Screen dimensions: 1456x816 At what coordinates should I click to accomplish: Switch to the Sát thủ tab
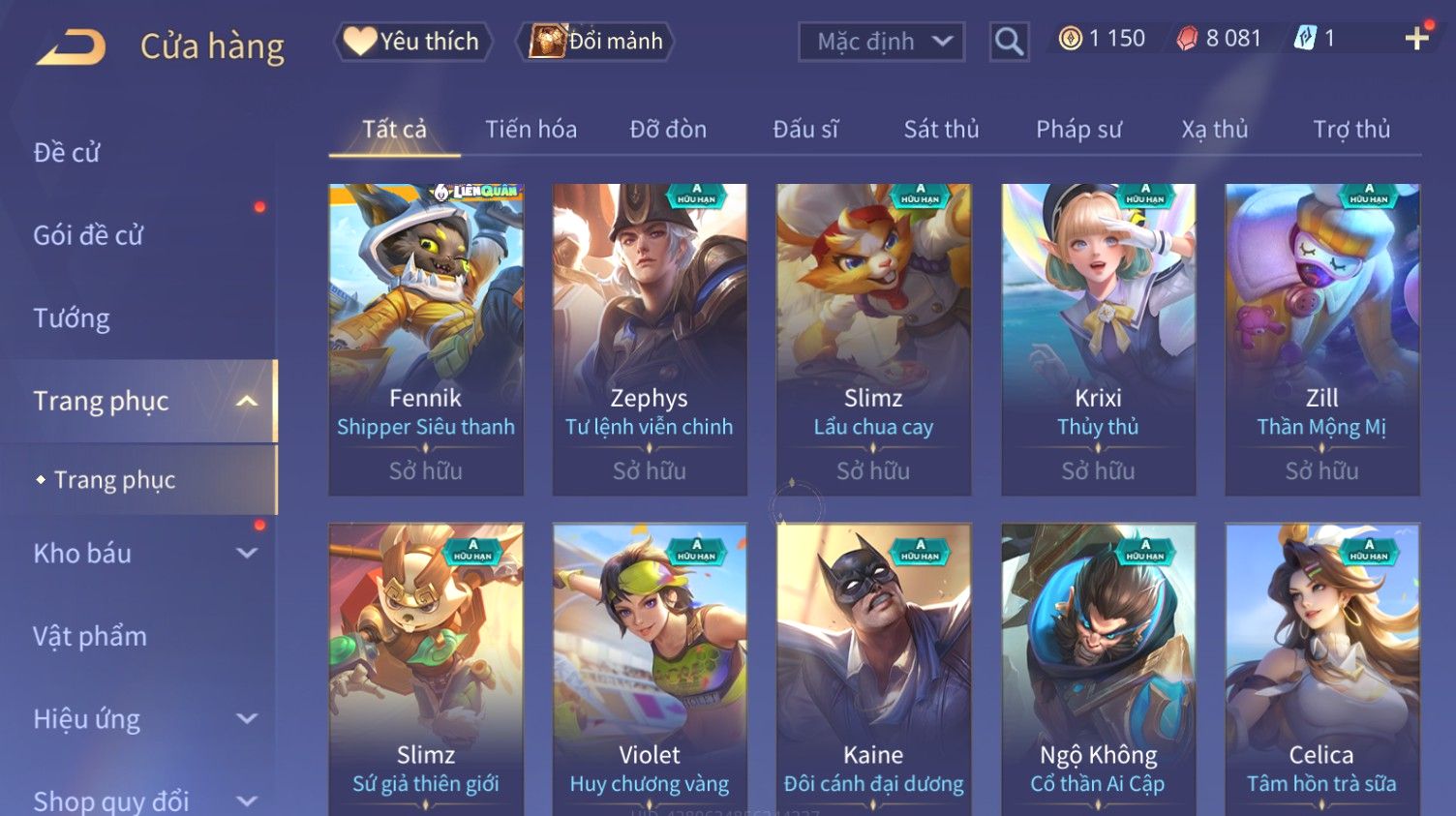pyautogui.click(x=941, y=130)
